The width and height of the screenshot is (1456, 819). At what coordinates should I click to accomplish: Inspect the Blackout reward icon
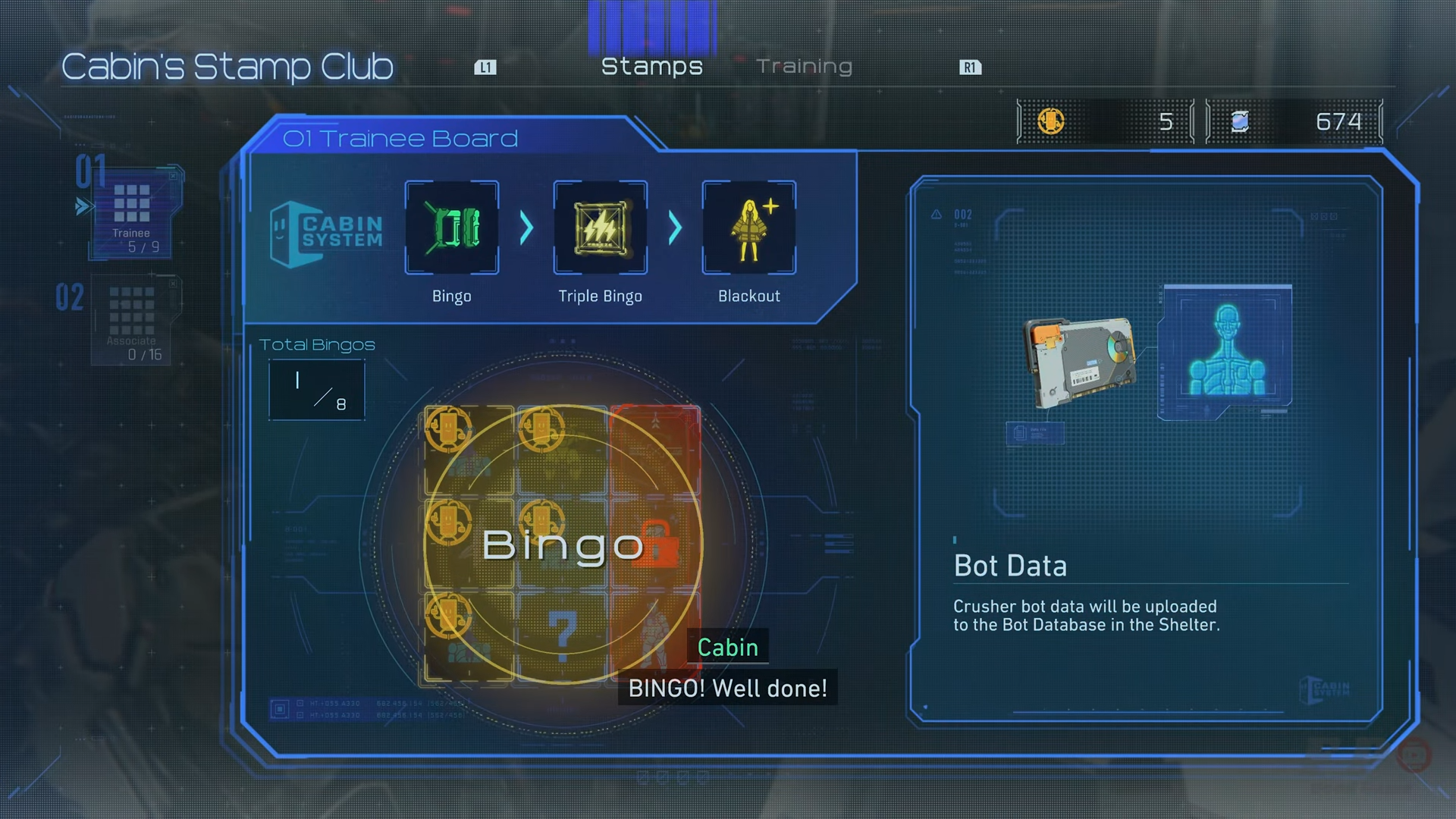tap(748, 227)
